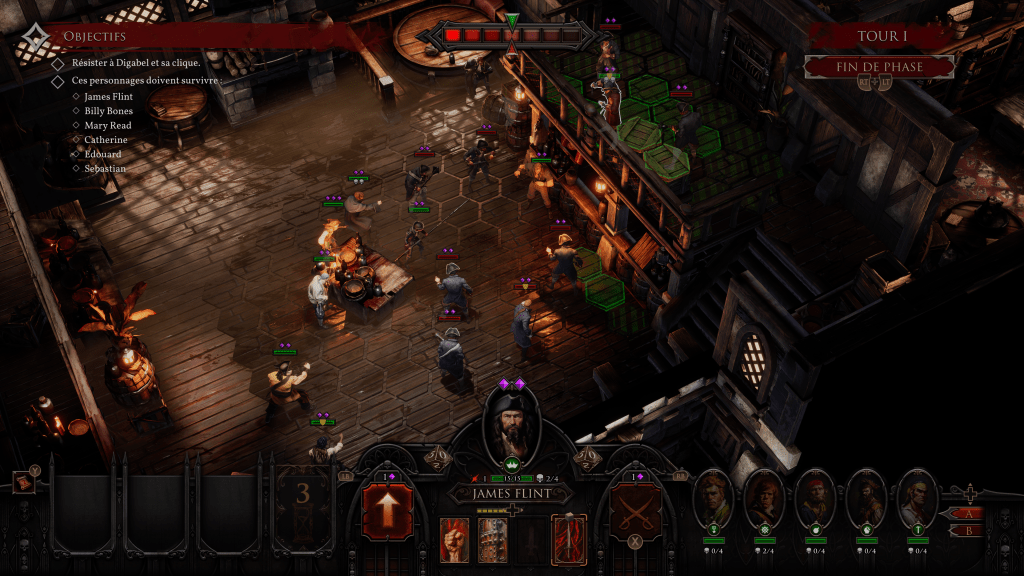
Task: Select the studded leather armor card
Action: pos(492,539)
